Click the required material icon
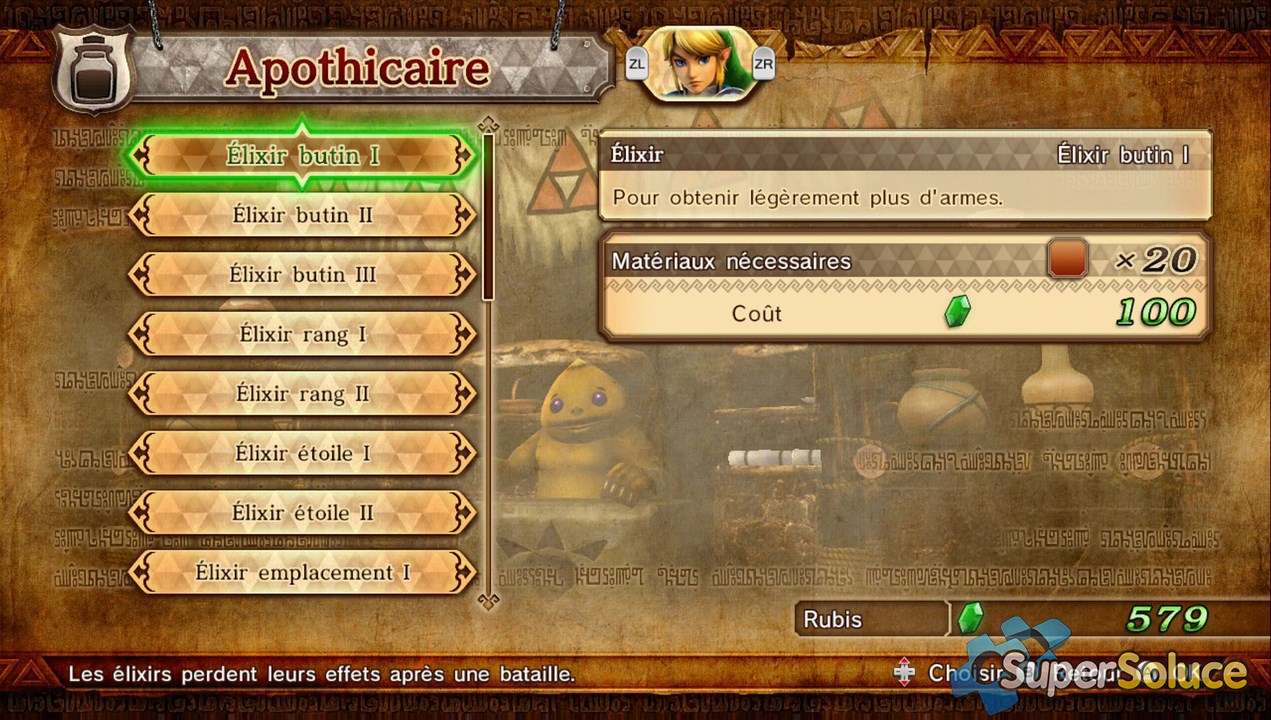This screenshot has height=720, width=1271. [x=1067, y=260]
